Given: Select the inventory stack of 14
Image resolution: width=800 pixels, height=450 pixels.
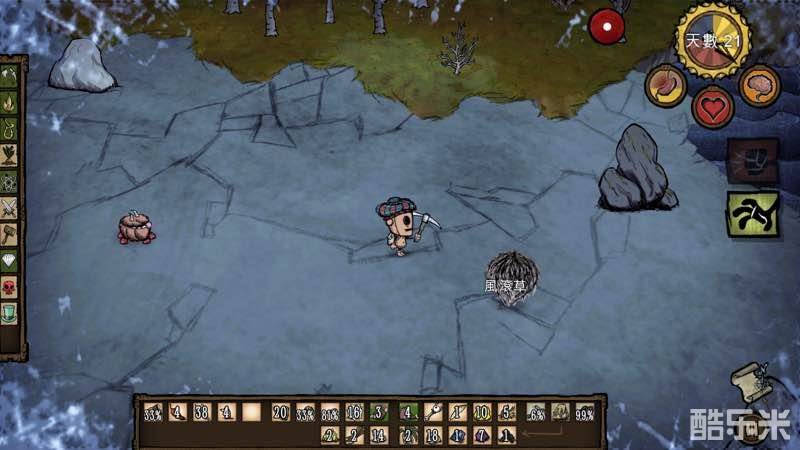Looking at the screenshot, I should (x=379, y=435).
